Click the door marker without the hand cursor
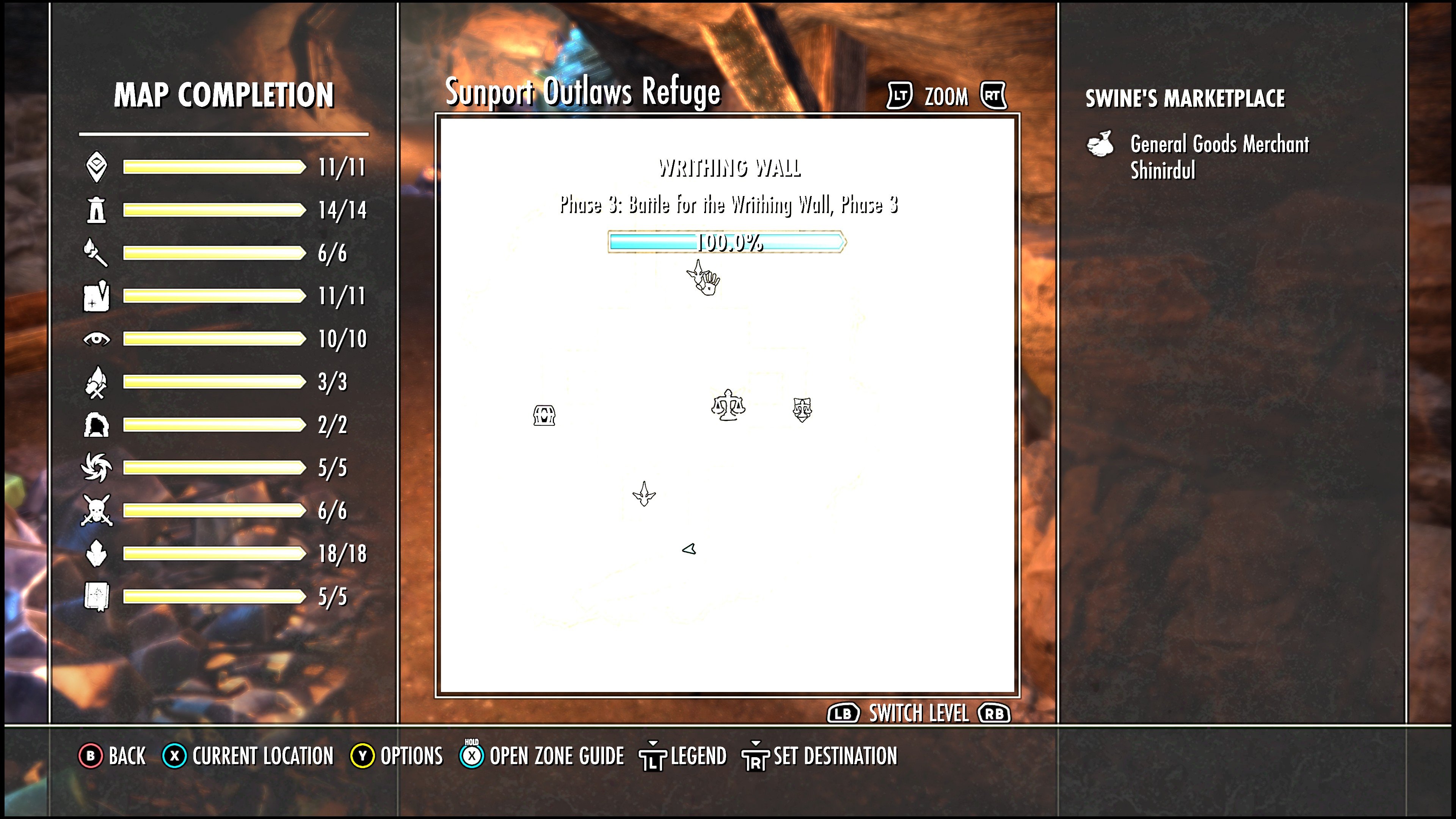 click(x=644, y=494)
